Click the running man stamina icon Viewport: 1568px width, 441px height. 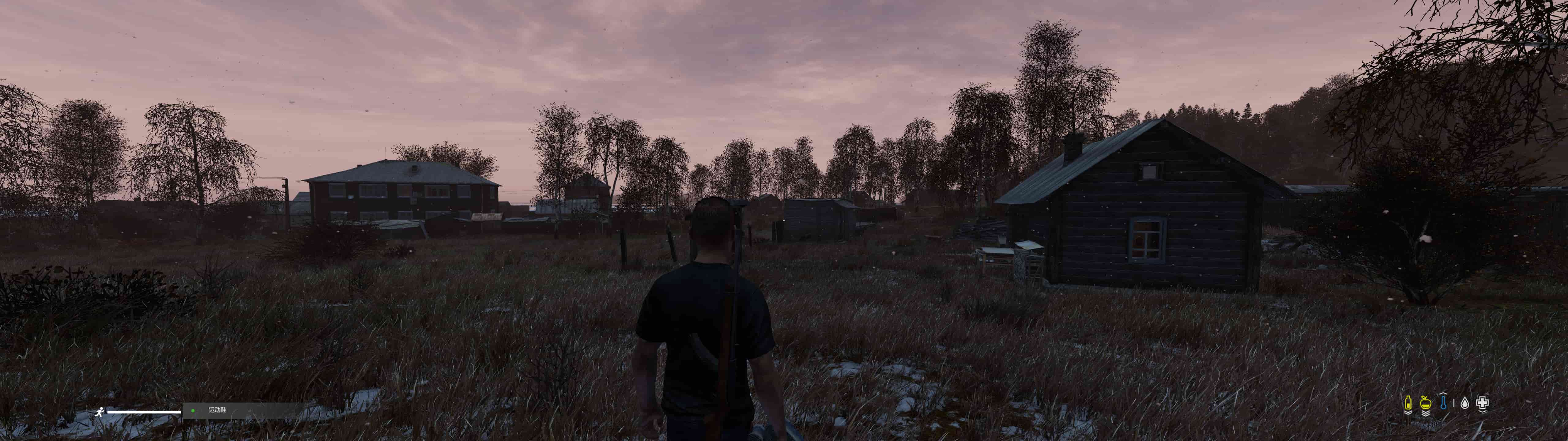tap(99, 412)
